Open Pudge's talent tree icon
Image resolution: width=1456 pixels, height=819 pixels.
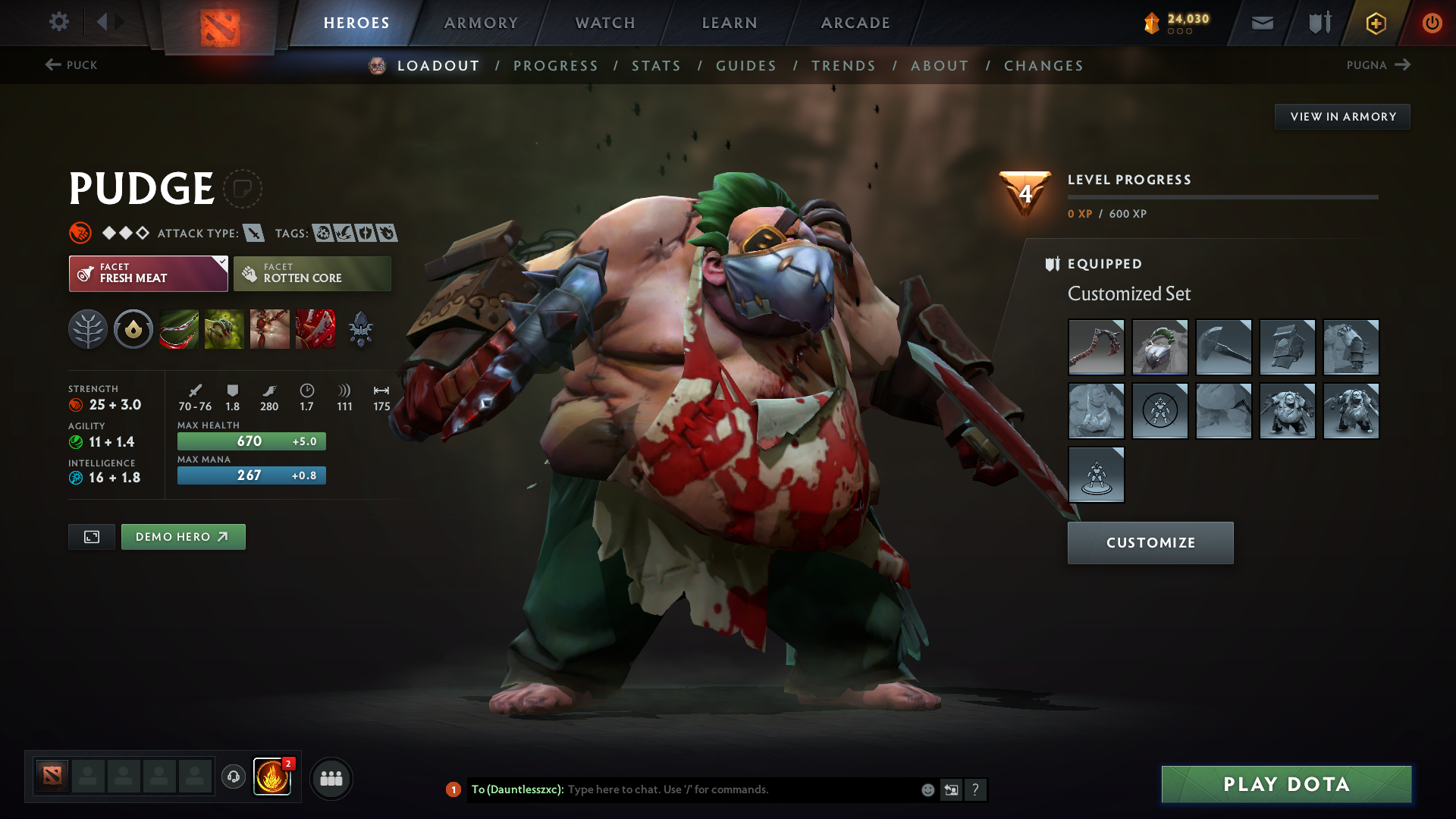pos(87,328)
